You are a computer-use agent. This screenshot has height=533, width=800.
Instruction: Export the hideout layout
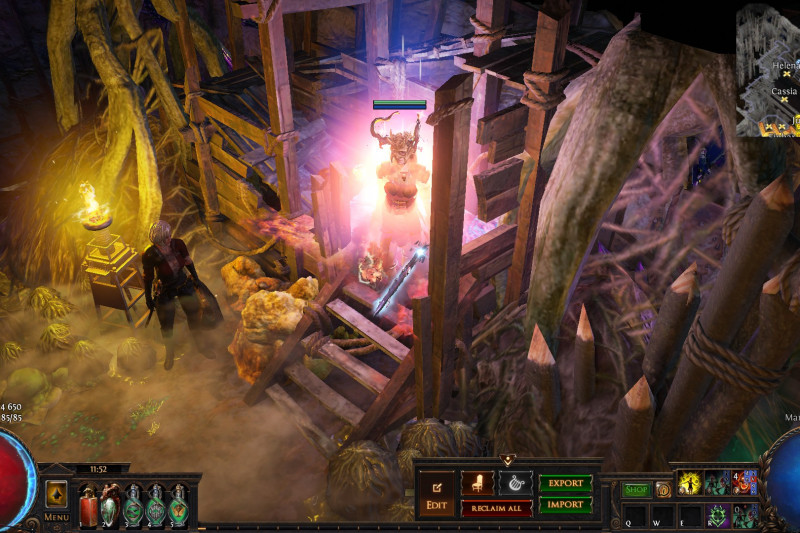pos(566,483)
